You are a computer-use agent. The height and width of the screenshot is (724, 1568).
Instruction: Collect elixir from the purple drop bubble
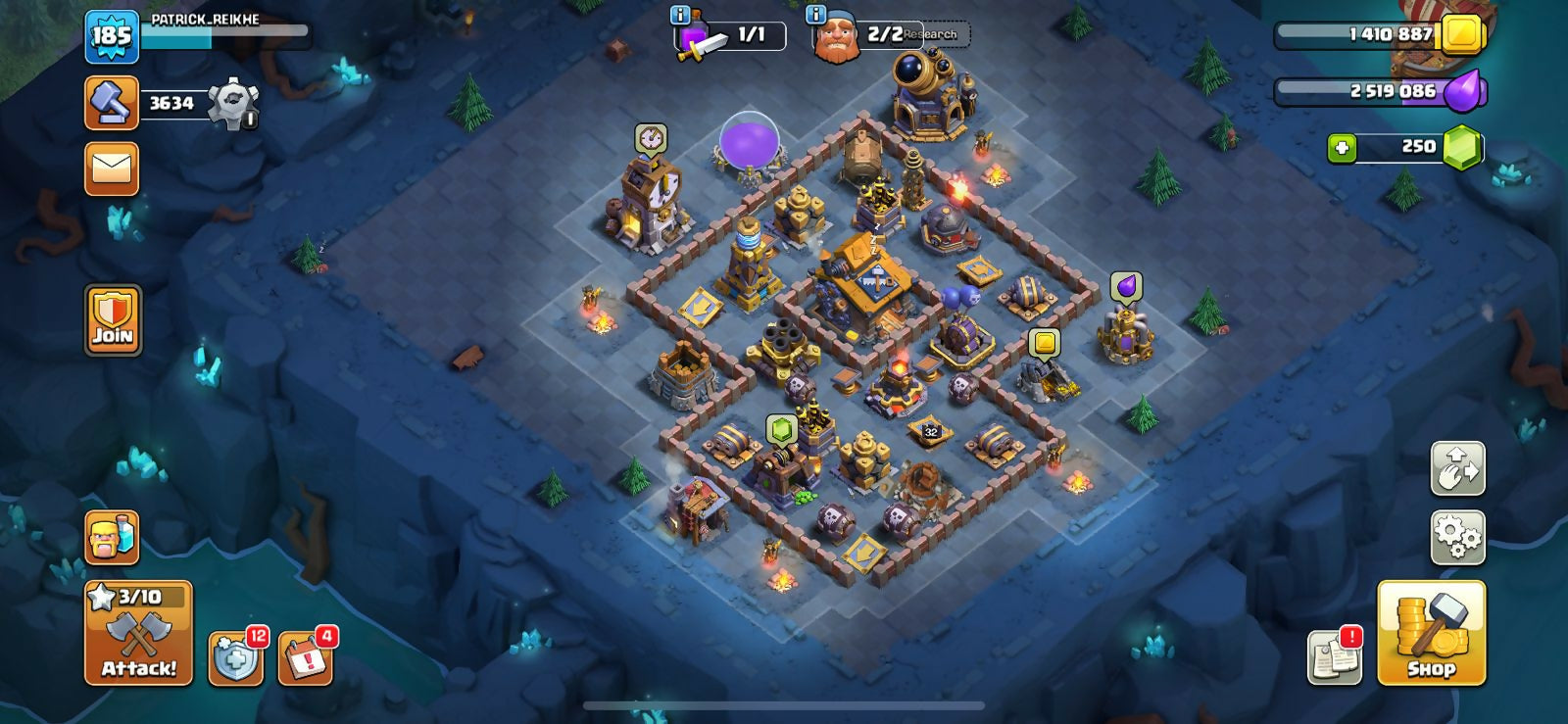click(x=1126, y=286)
